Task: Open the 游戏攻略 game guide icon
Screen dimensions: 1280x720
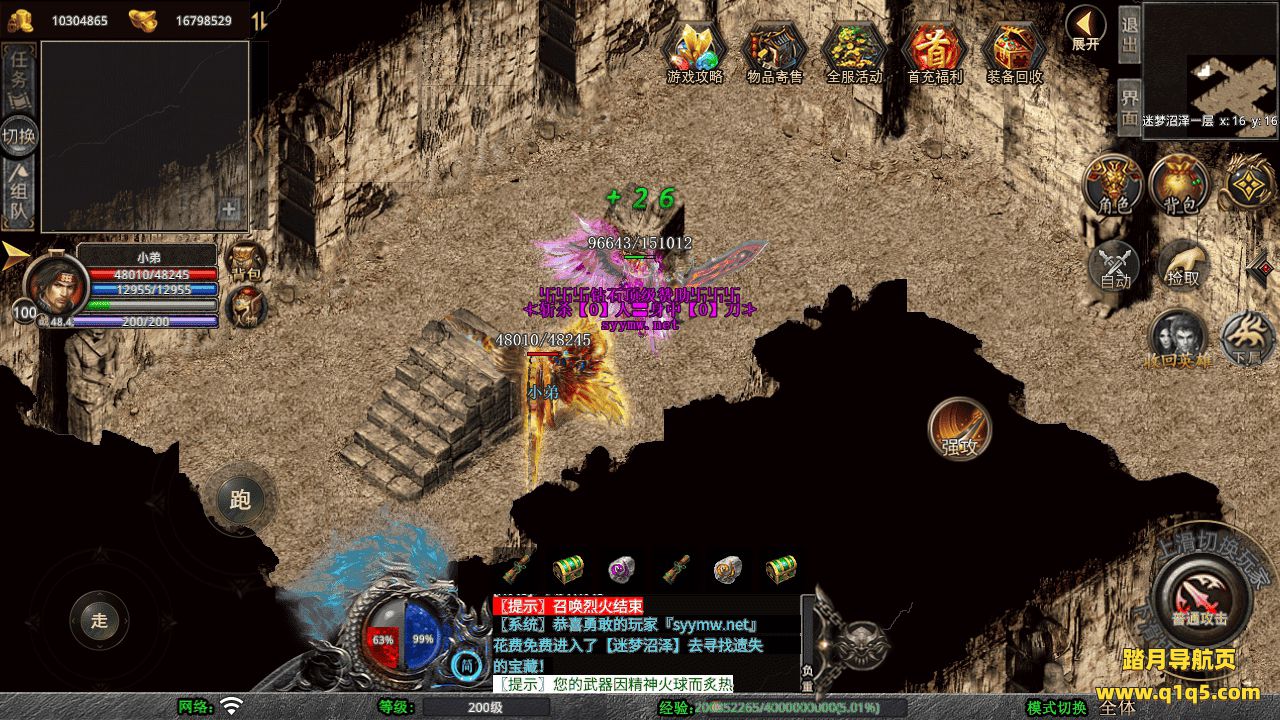Action: [695, 50]
